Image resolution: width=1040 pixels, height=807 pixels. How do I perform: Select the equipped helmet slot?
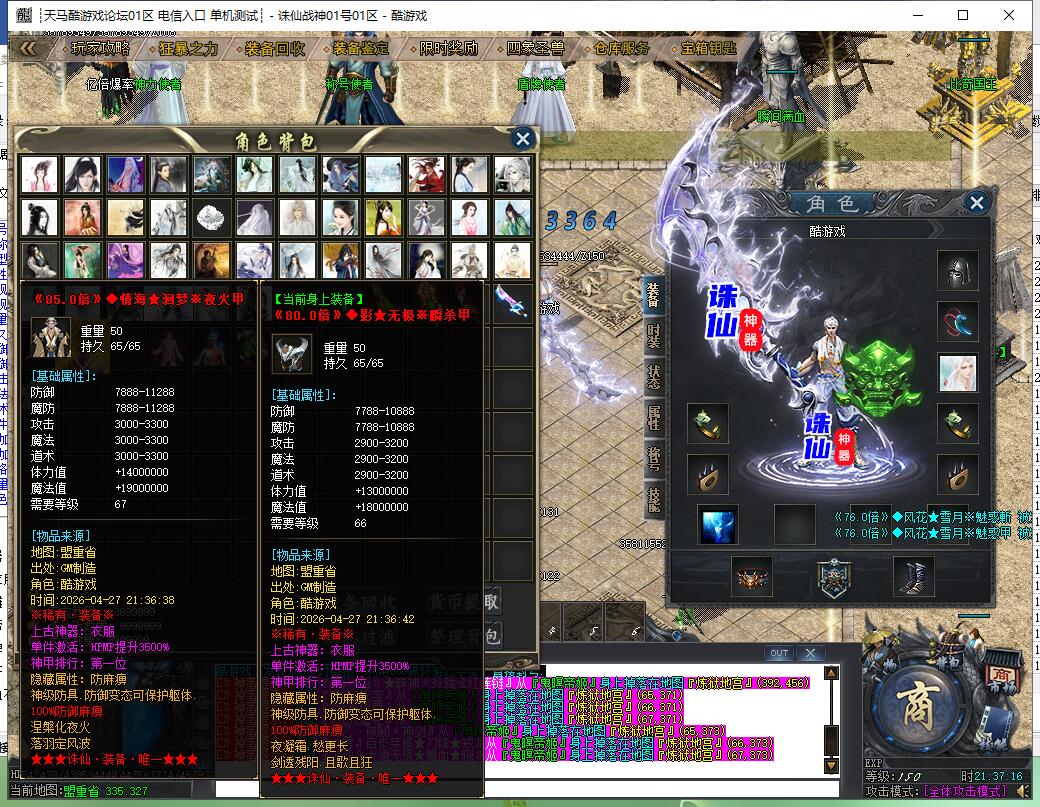(957, 270)
